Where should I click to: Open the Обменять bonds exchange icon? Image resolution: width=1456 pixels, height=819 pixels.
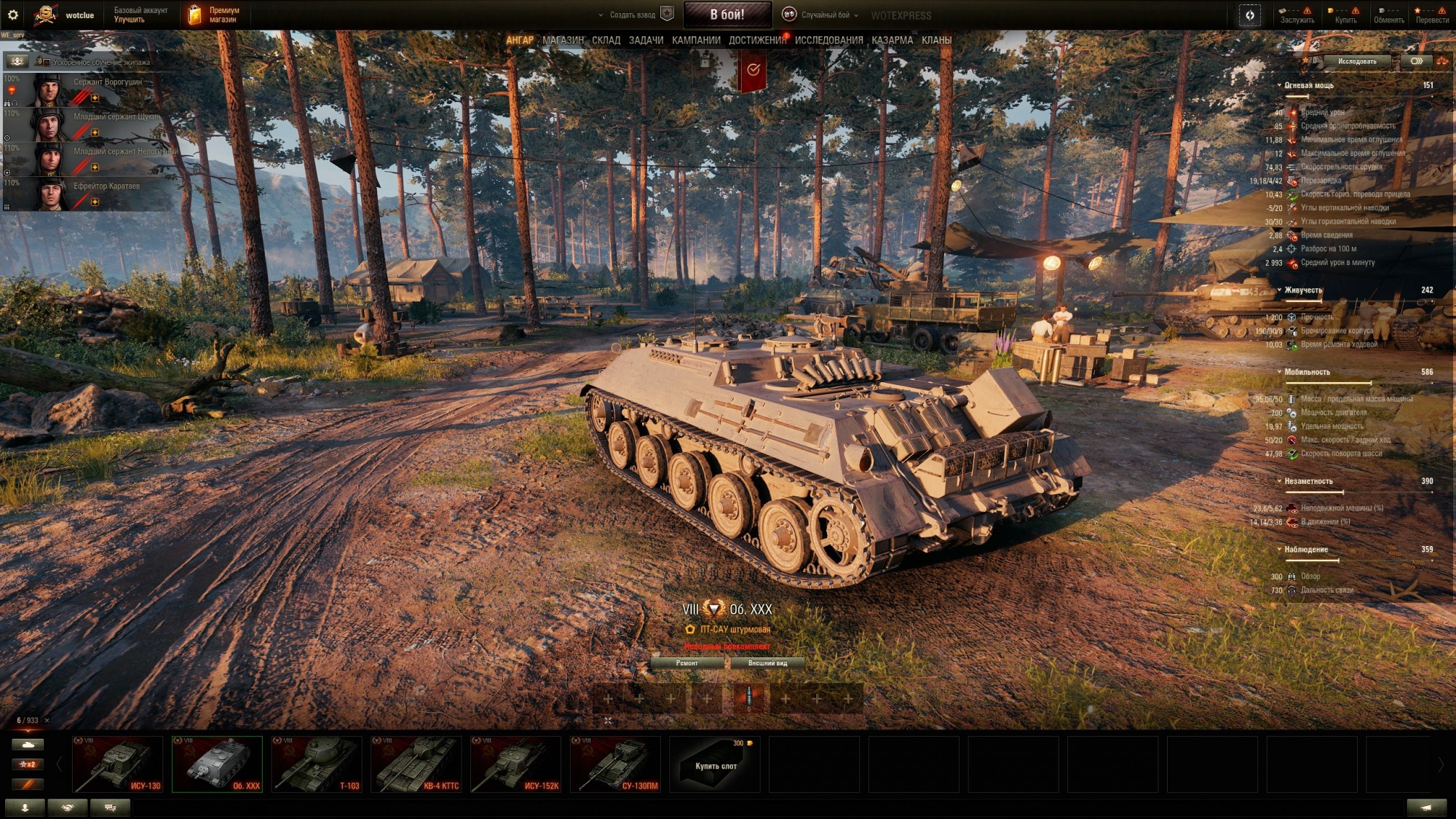point(1381,10)
